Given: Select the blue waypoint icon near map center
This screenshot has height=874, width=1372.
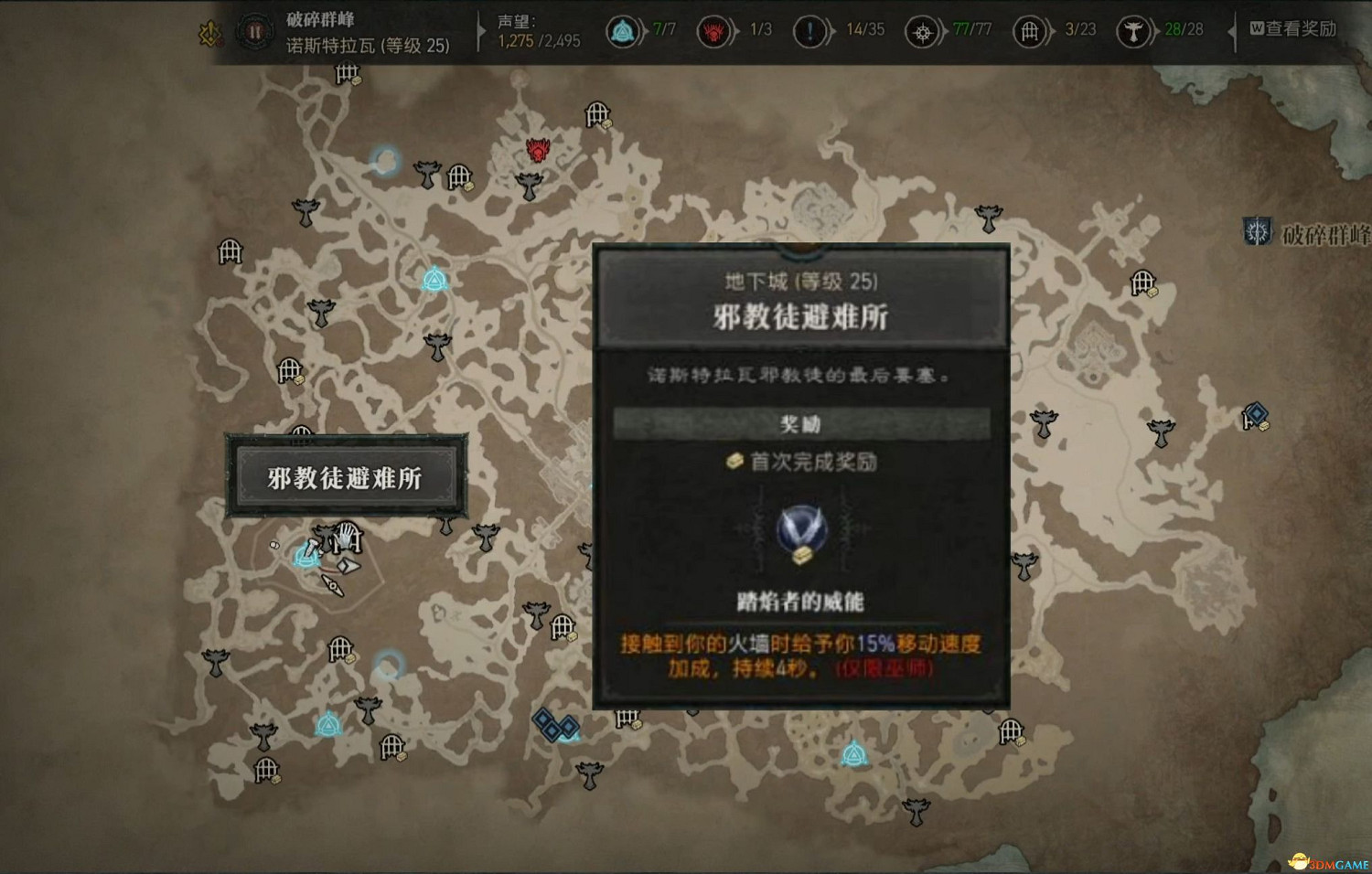Looking at the screenshot, I should pos(434,278).
